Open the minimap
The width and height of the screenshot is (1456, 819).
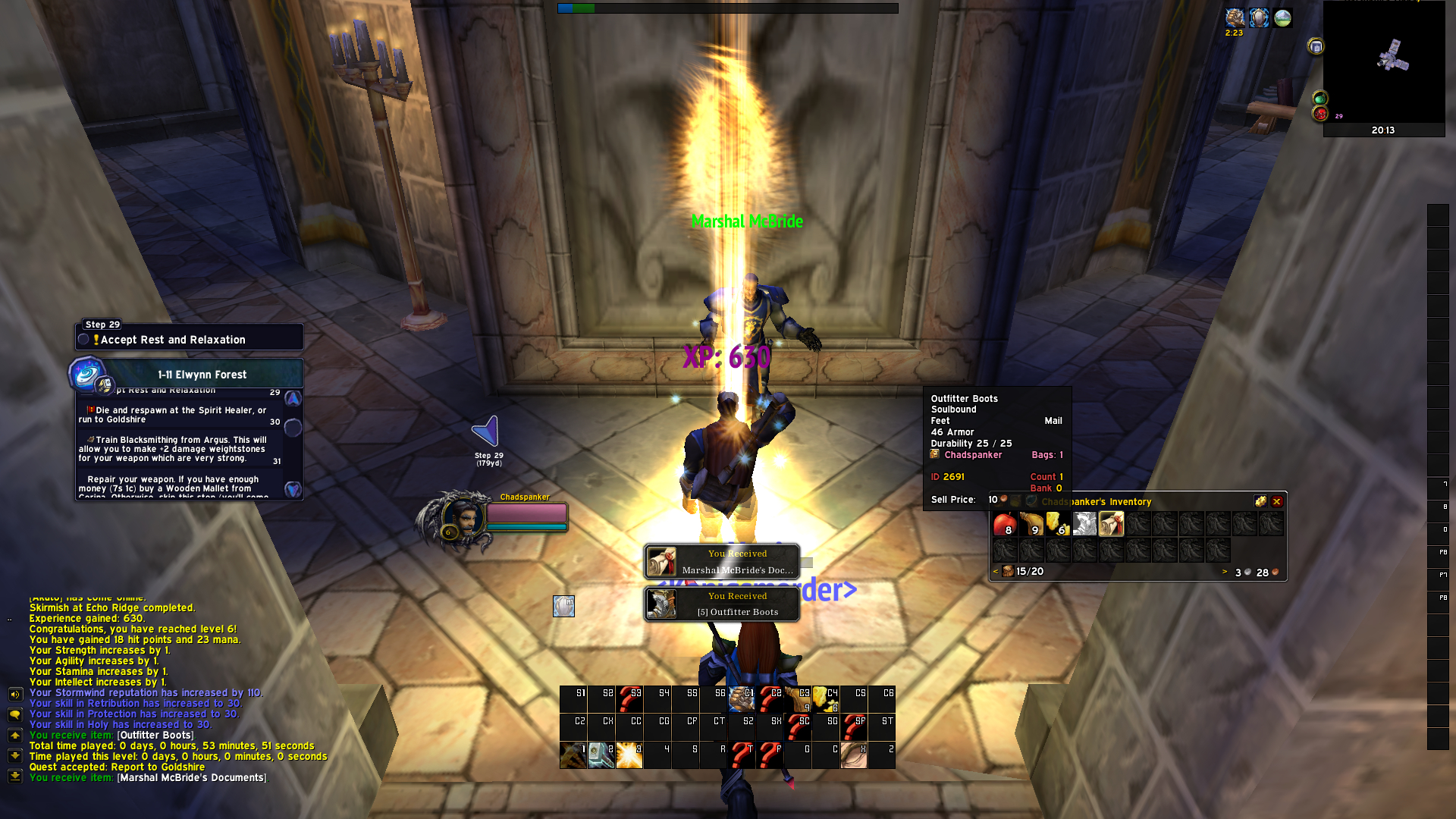(1384, 62)
